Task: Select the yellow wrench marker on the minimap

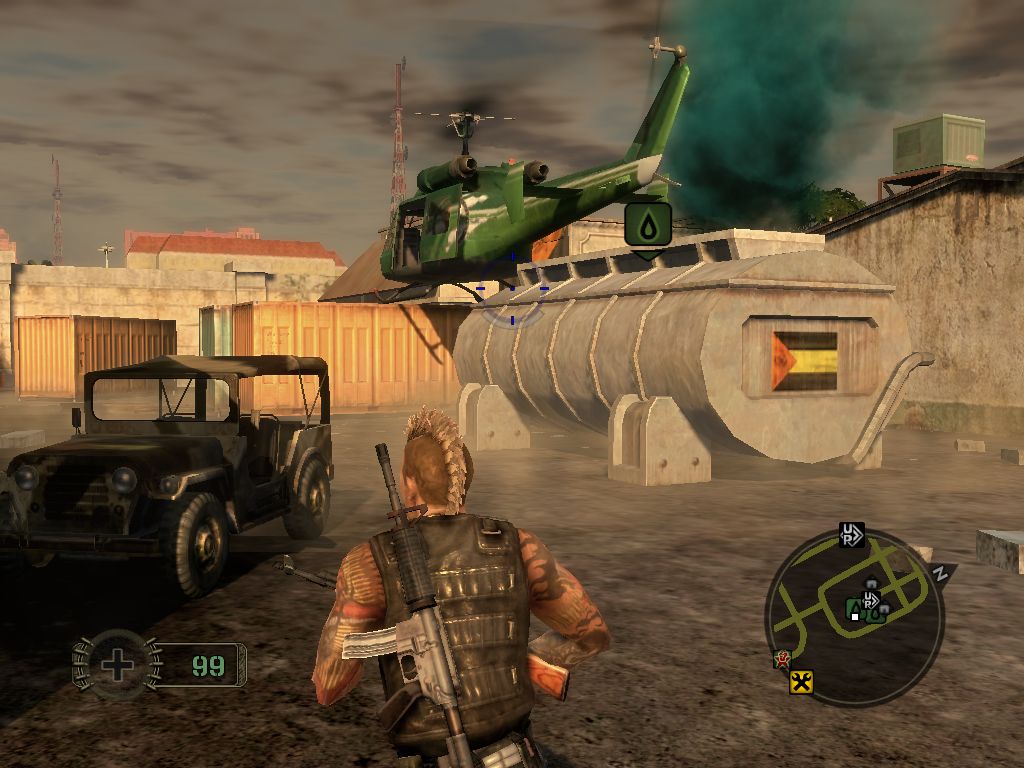Action: pyautogui.click(x=801, y=682)
